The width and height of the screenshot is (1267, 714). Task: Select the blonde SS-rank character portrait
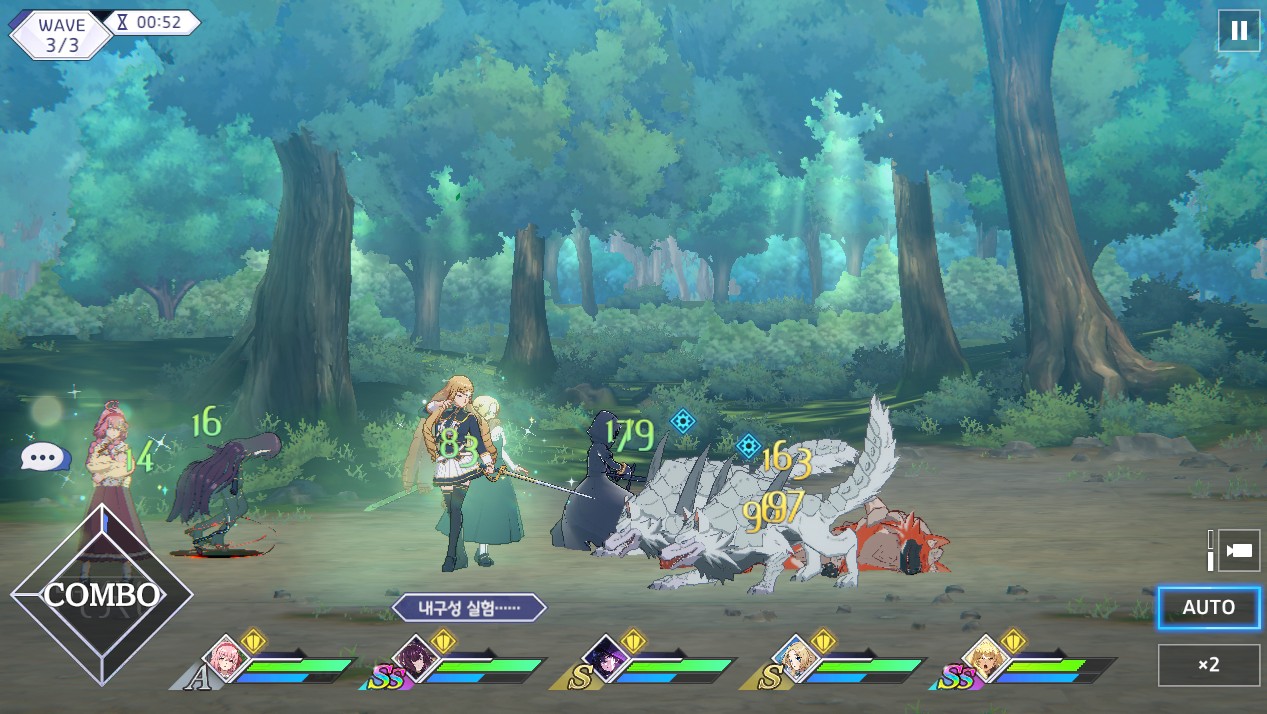(x=985, y=659)
